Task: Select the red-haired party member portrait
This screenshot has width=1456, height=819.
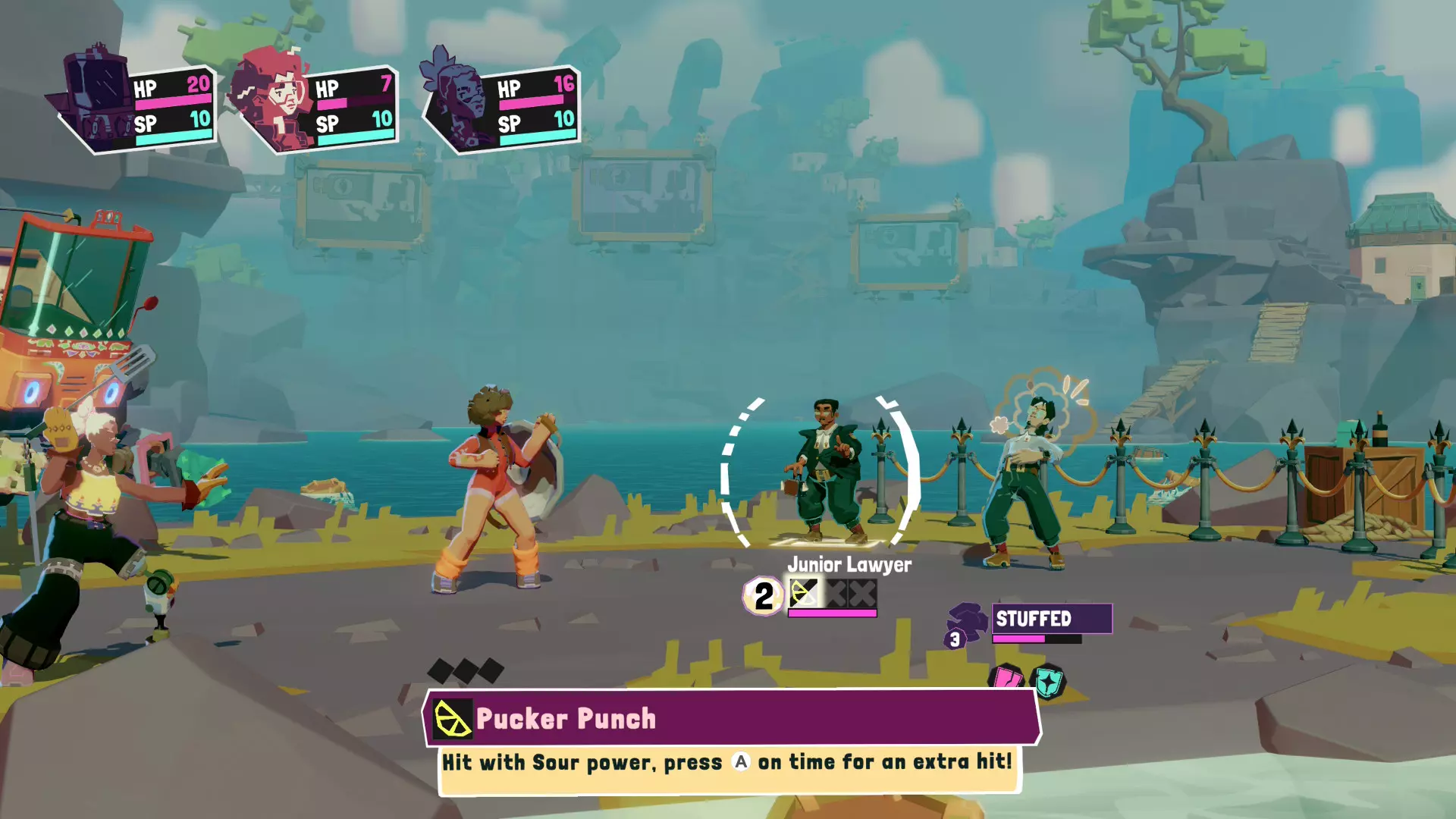Action: 271,99
